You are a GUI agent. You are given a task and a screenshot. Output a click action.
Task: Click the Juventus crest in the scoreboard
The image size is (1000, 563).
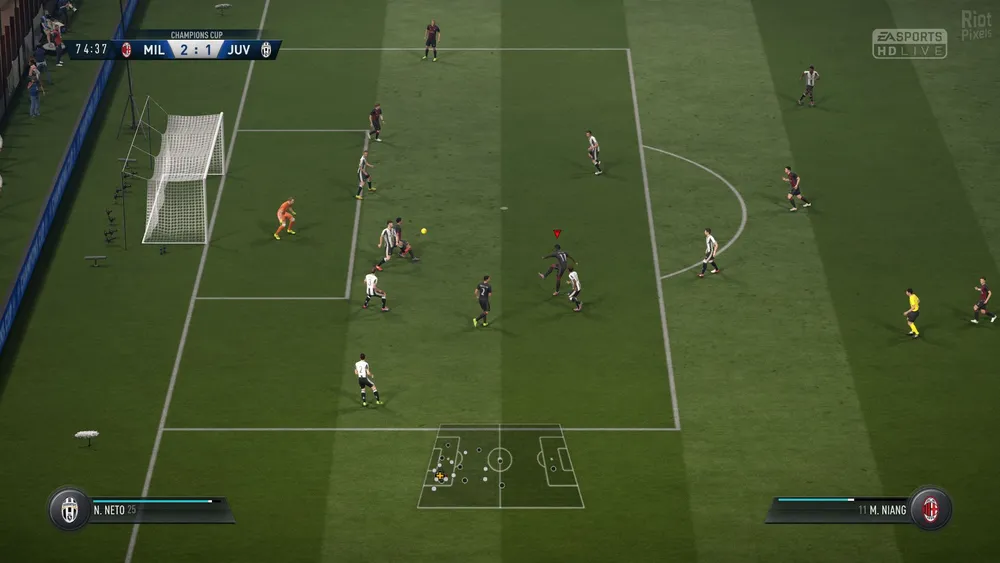[266, 50]
